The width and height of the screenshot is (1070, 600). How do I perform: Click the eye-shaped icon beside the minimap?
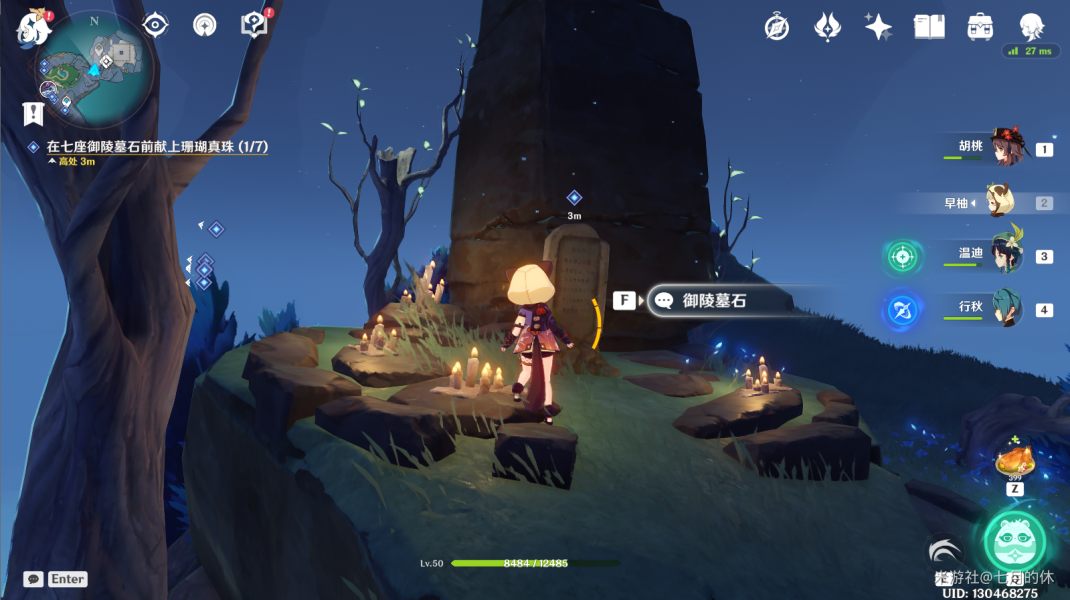[x=155, y=25]
